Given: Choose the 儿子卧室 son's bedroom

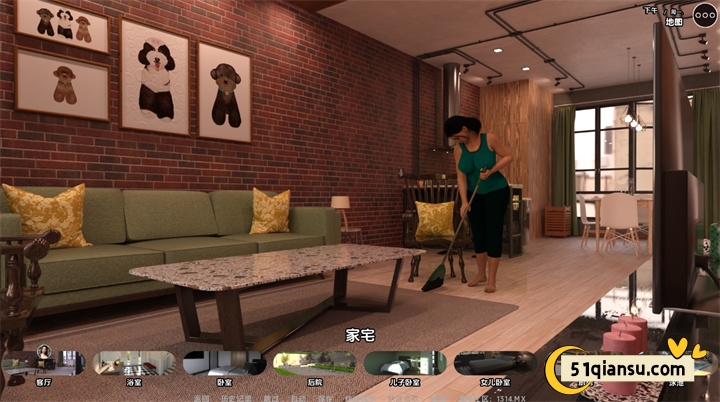Looking at the screenshot, I should [x=404, y=364].
